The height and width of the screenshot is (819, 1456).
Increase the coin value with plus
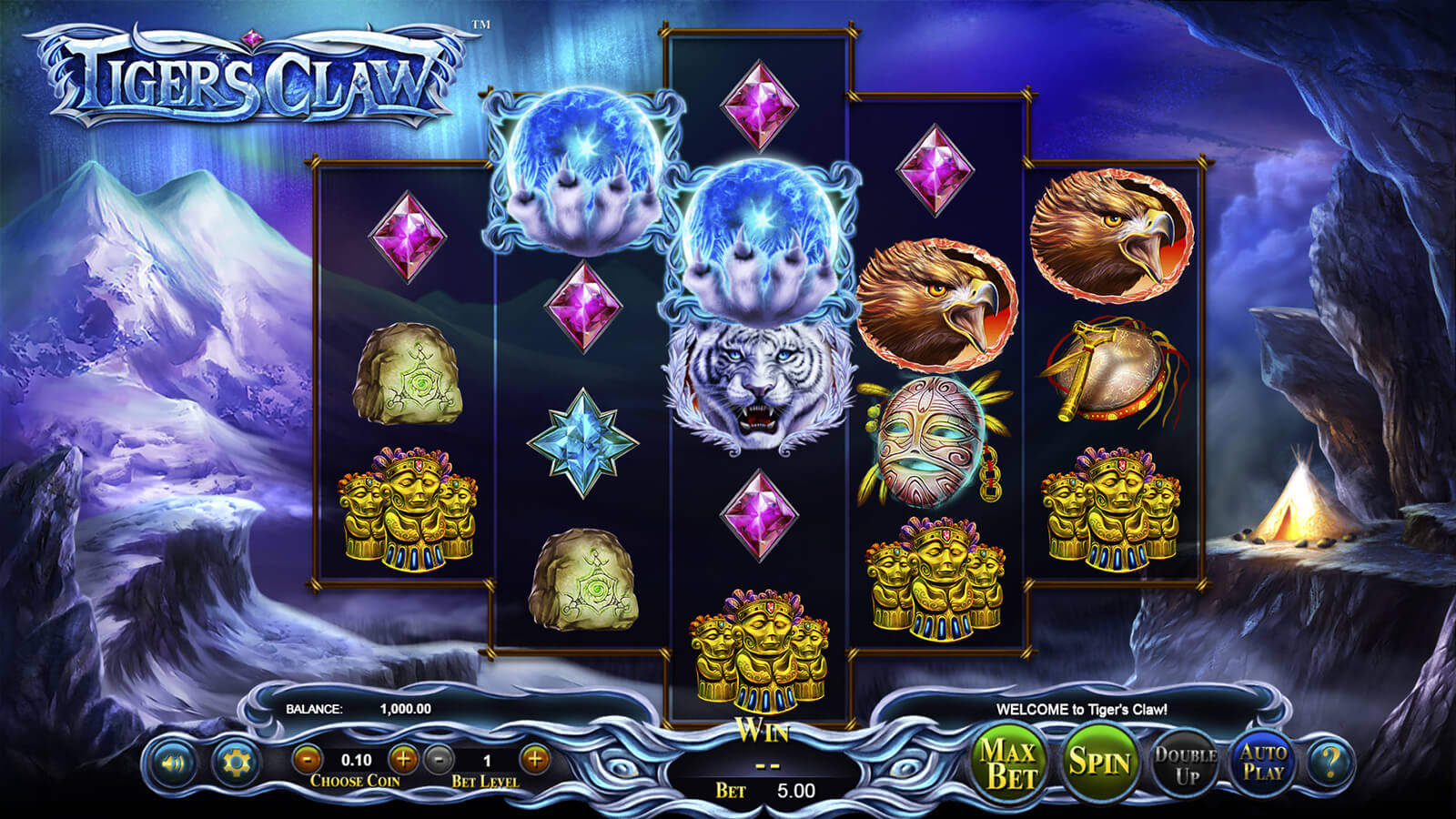click(x=403, y=758)
